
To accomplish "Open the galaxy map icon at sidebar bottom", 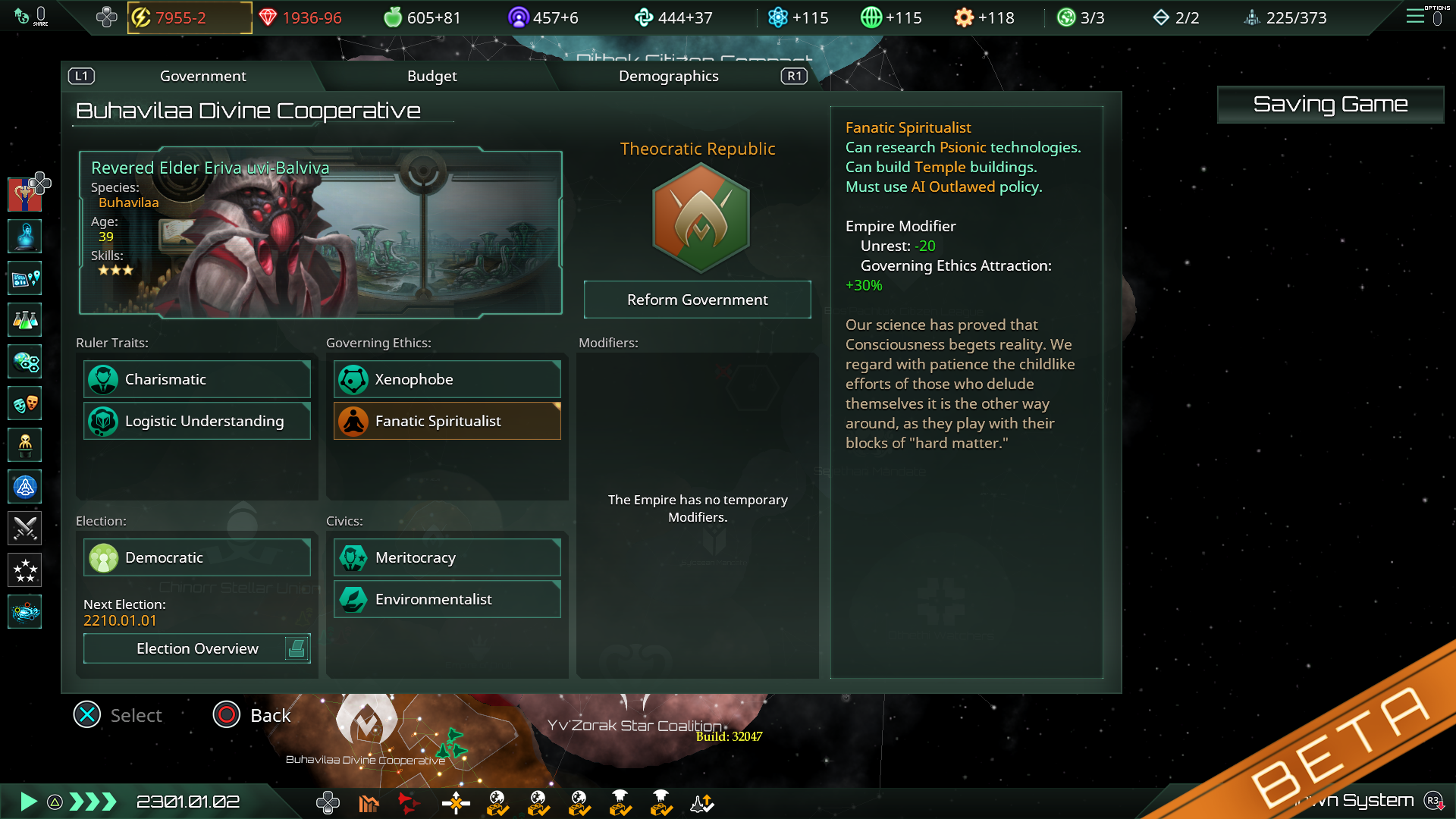I will tap(24, 612).
